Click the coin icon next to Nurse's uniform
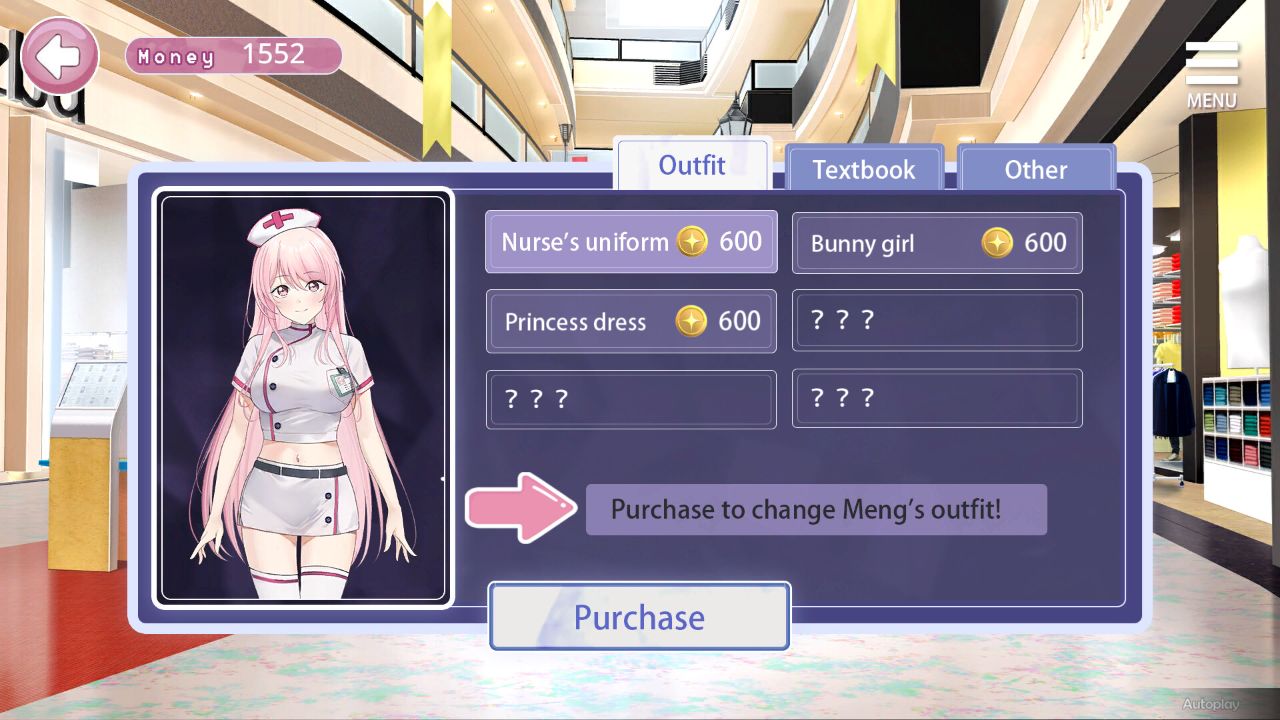1280x720 pixels. click(x=694, y=241)
